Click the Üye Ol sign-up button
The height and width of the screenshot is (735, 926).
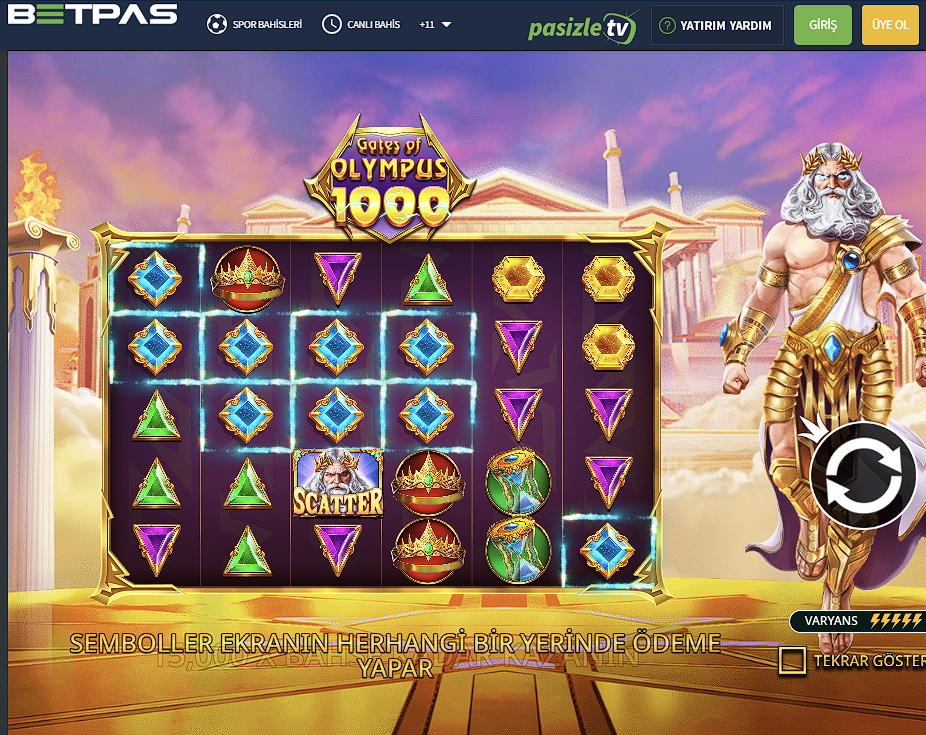coord(889,25)
